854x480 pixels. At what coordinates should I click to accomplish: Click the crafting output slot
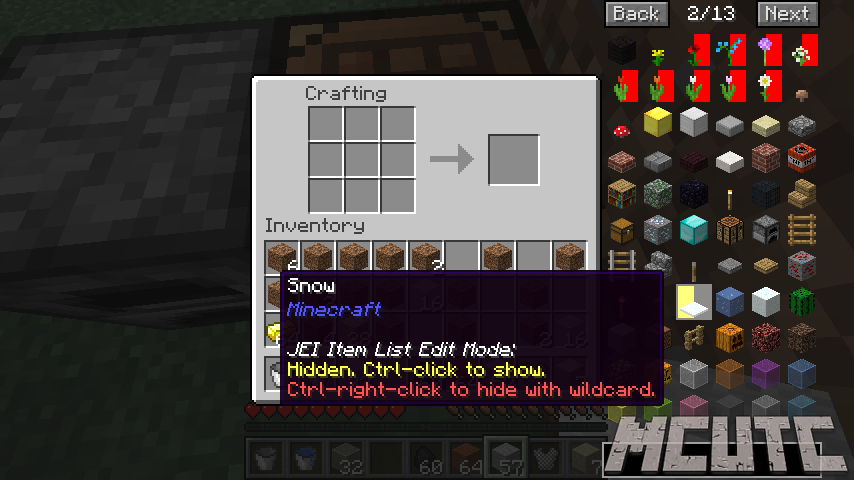[513, 159]
